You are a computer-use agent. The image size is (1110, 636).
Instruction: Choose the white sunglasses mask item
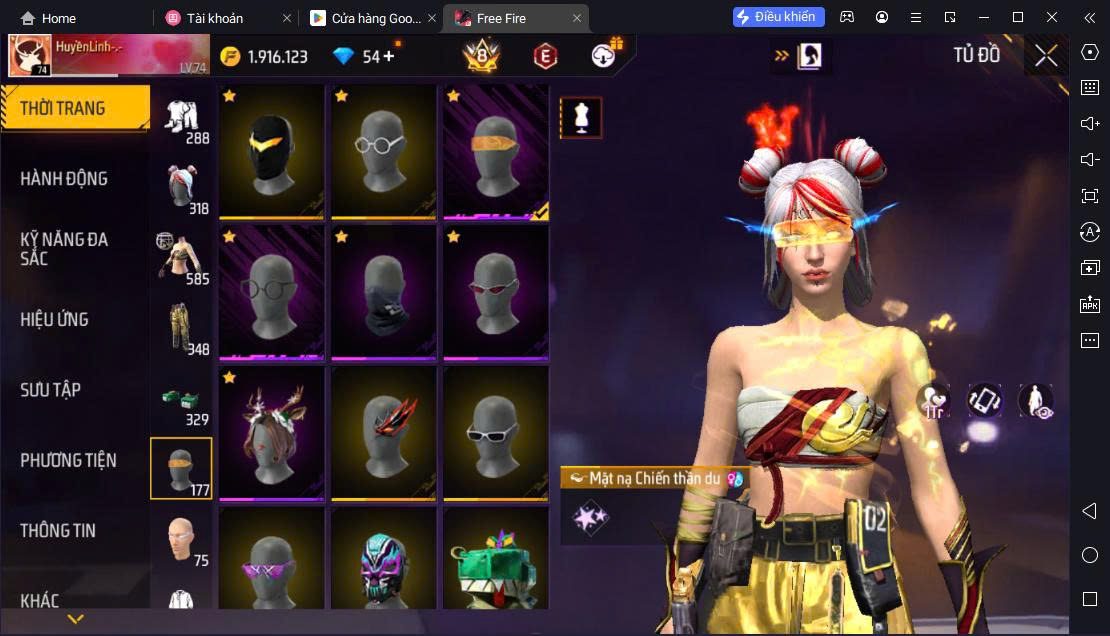click(496, 433)
